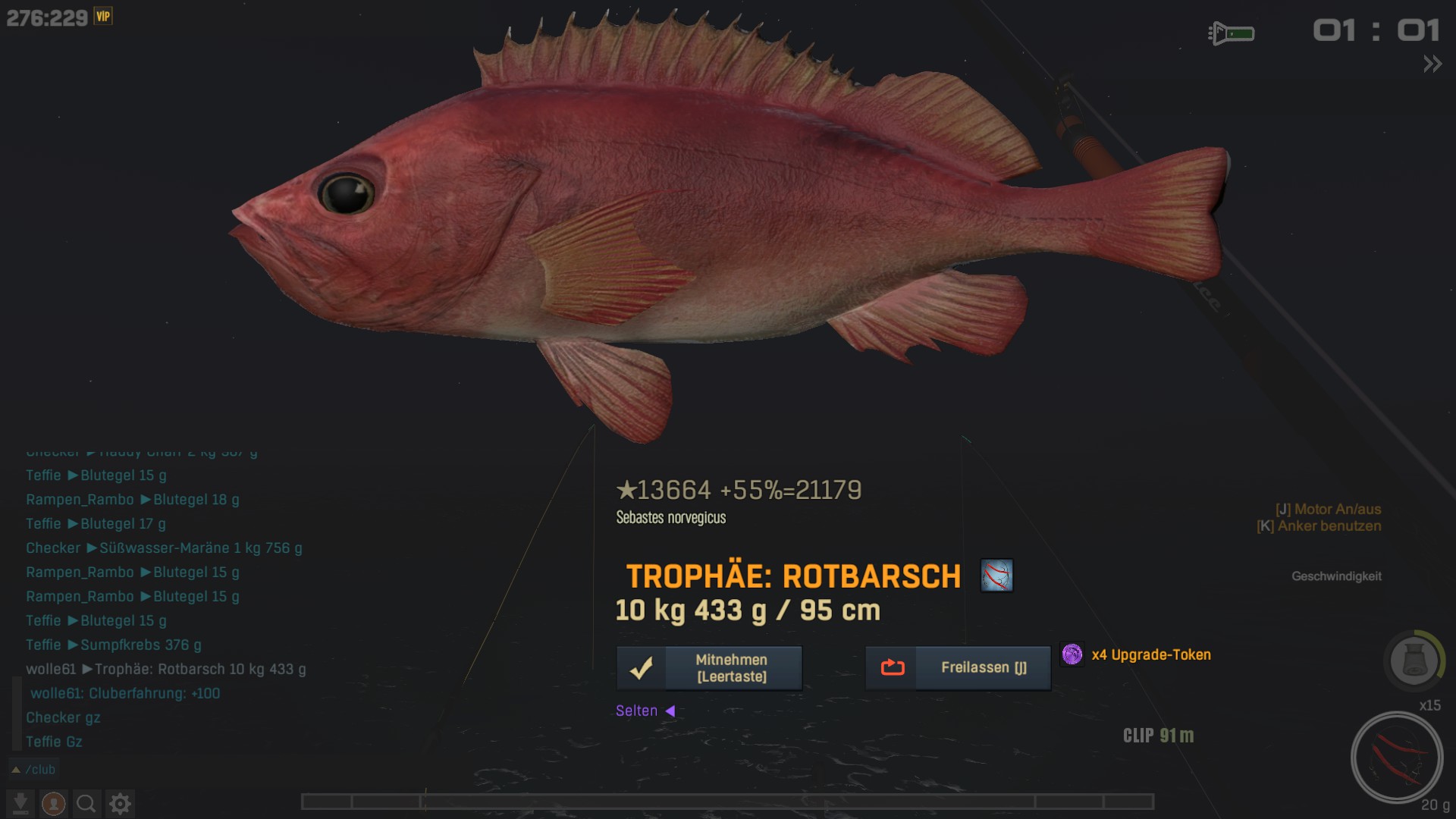Image resolution: width=1456 pixels, height=819 pixels.
Task: Toggle the flashlight icon
Action: (1231, 33)
